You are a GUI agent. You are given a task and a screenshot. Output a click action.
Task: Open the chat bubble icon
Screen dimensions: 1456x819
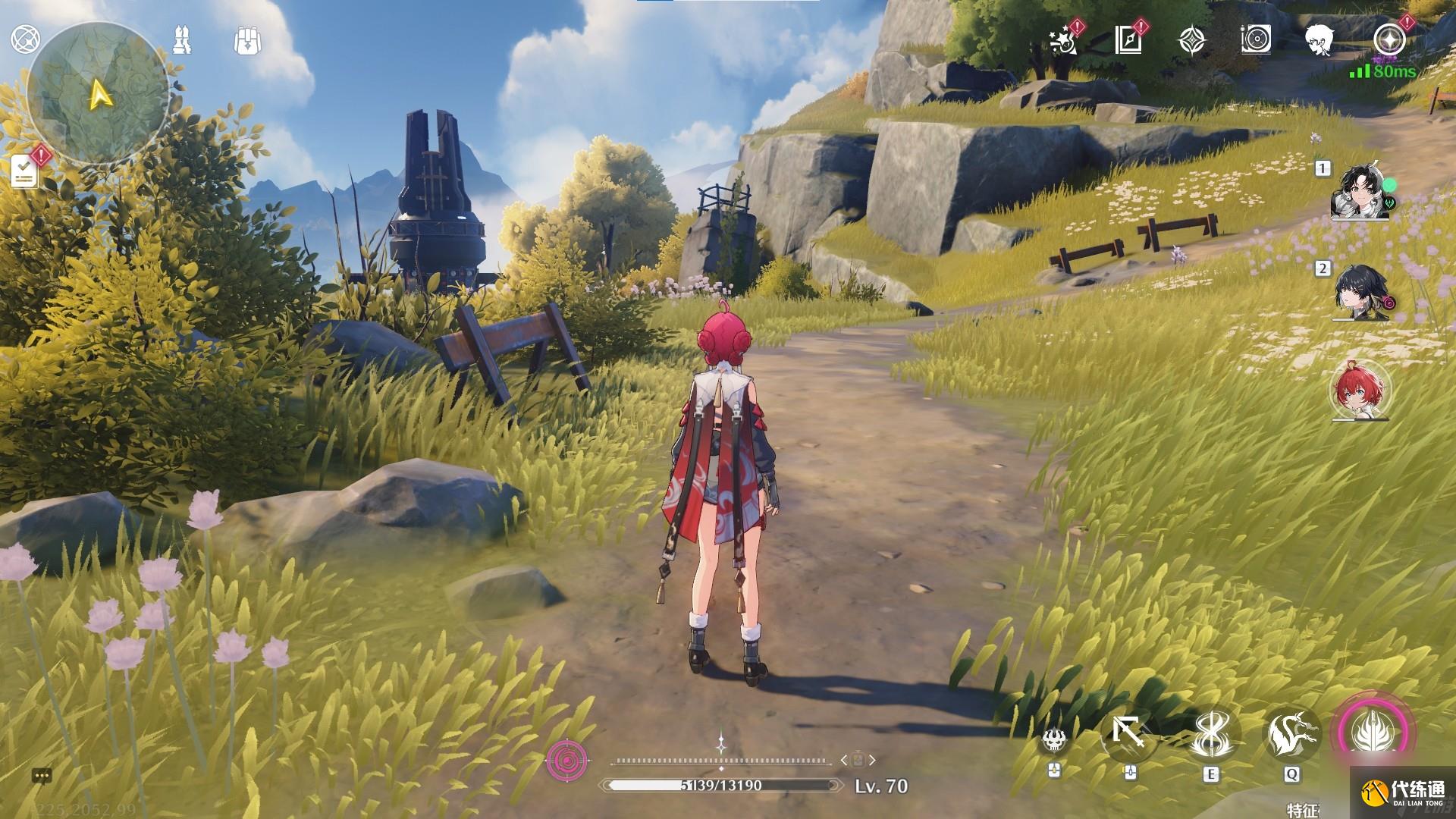click(x=42, y=776)
